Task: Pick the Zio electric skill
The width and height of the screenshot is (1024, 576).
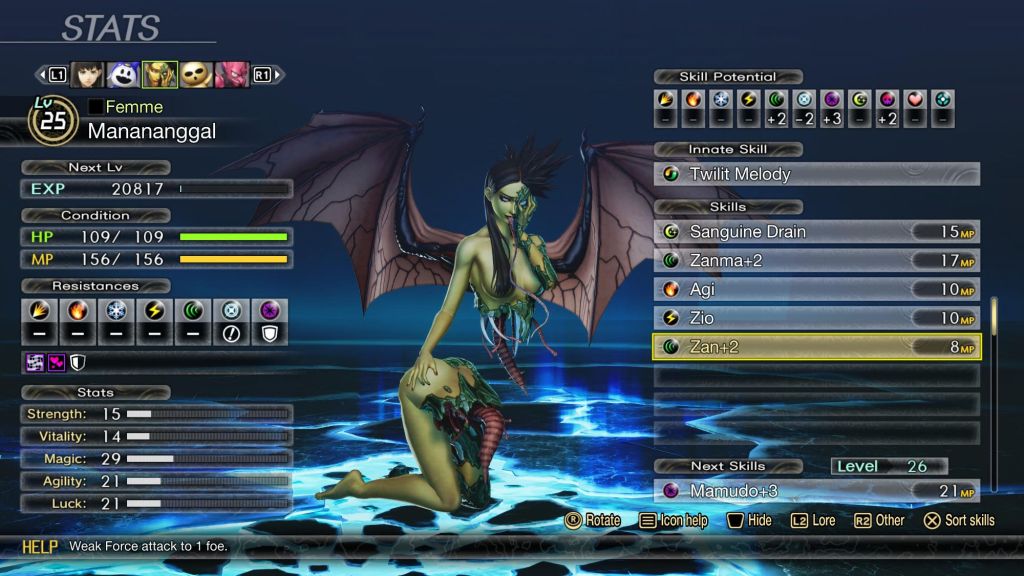Action: (817, 318)
